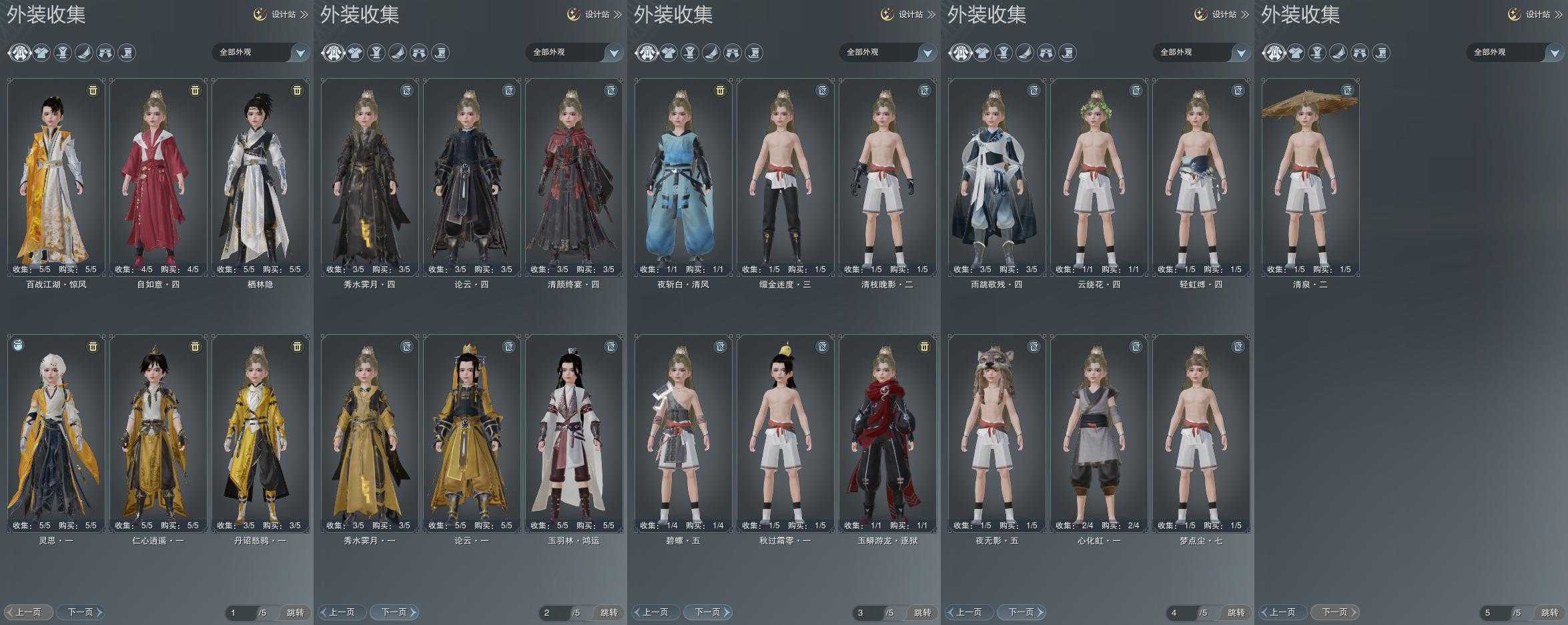
Task: Select the 心化虹·一 grey outfit
Action: click(1099, 434)
